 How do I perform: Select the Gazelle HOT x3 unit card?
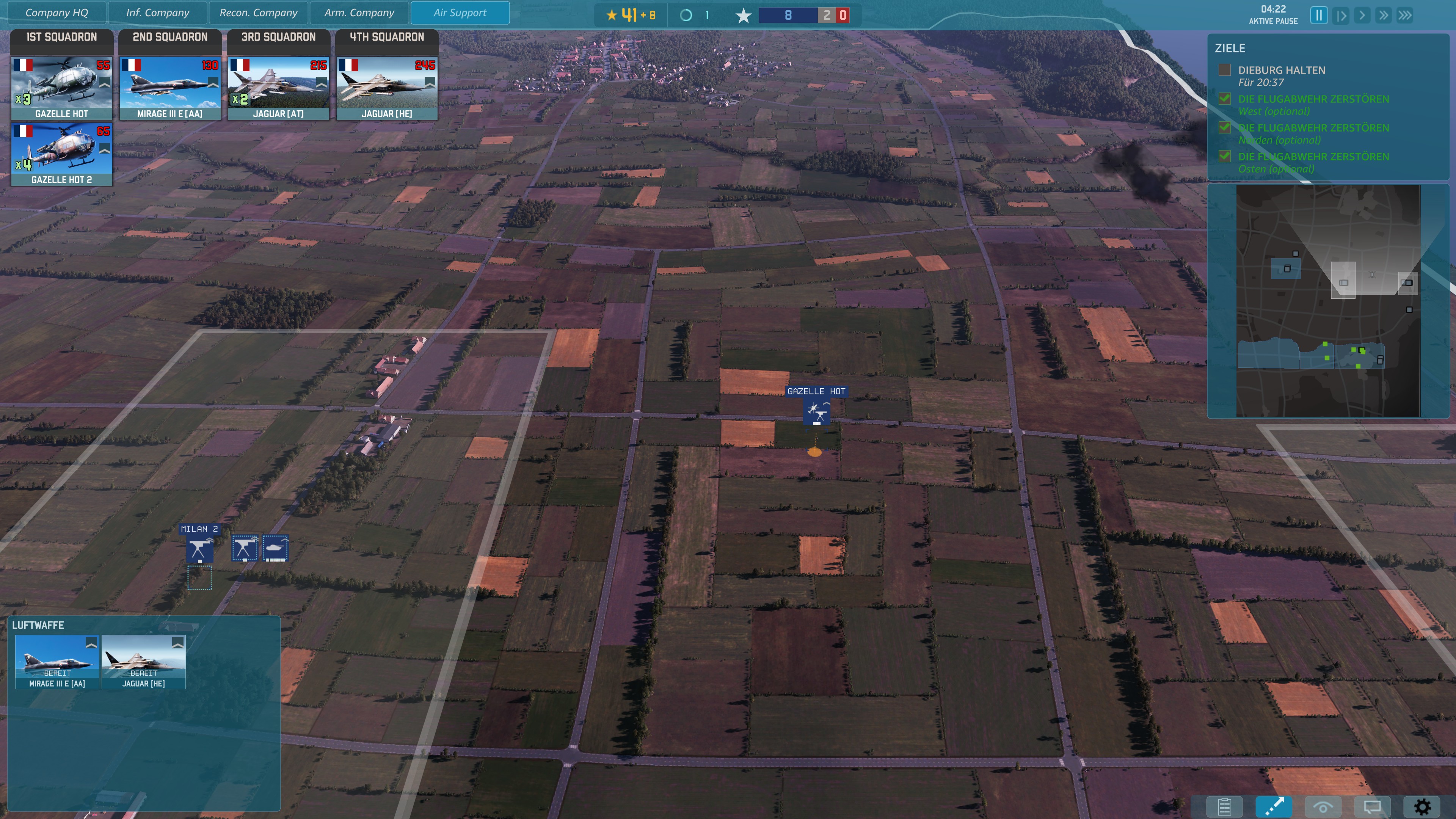61,88
